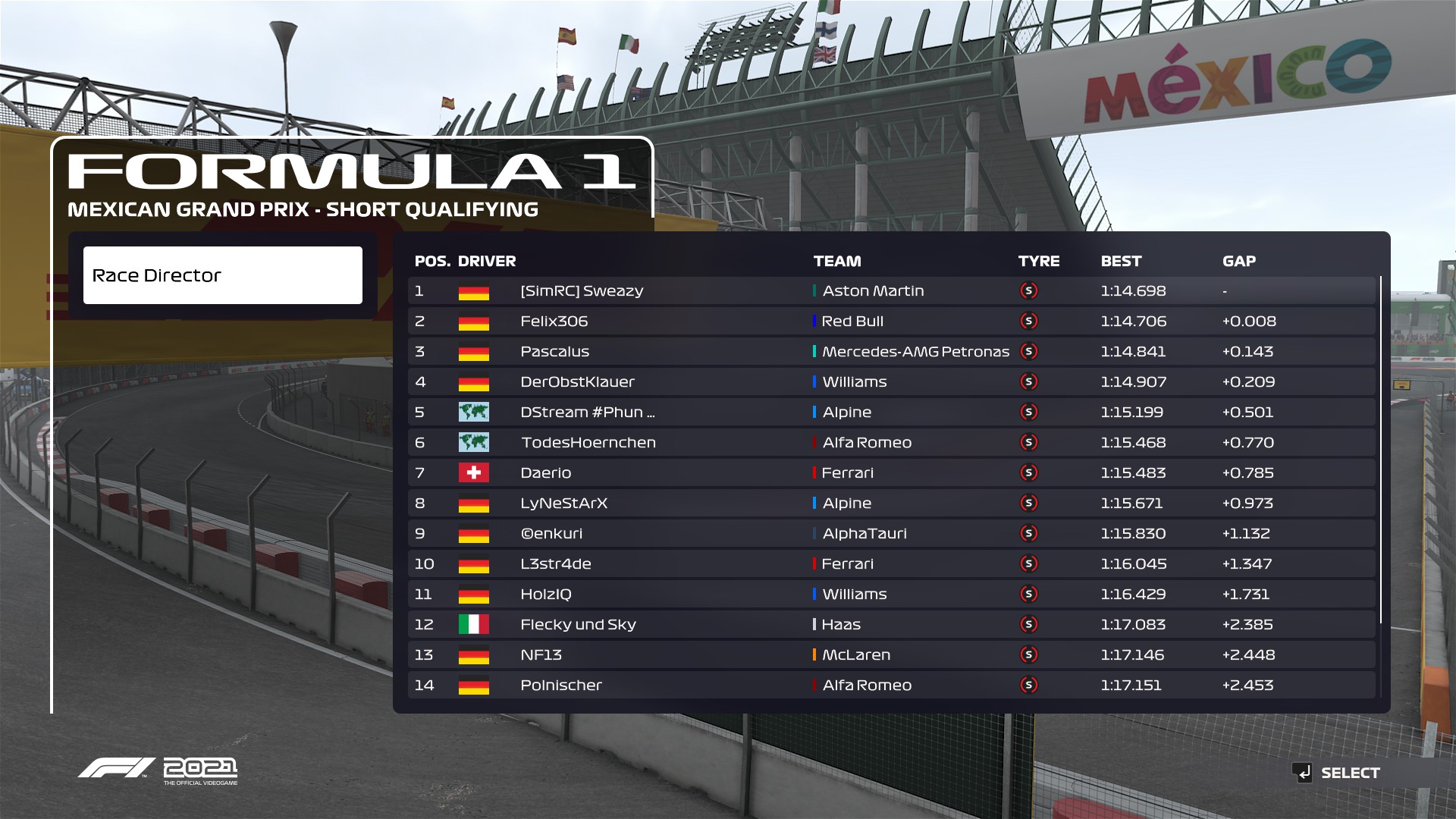
Task: Choose HolzIQ's qualifying row
Action: click(891, 595)
